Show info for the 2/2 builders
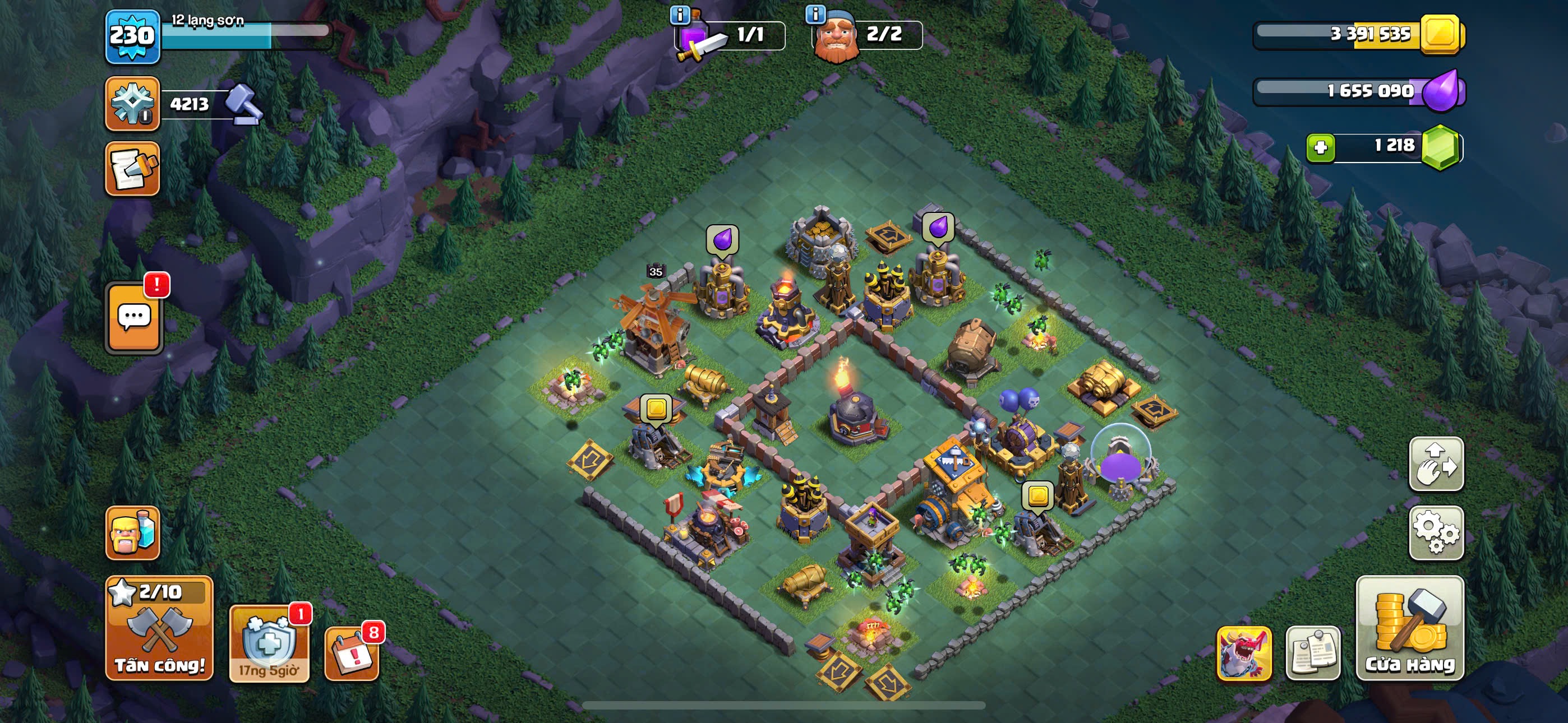The image size is (1568, 723). 815,13
